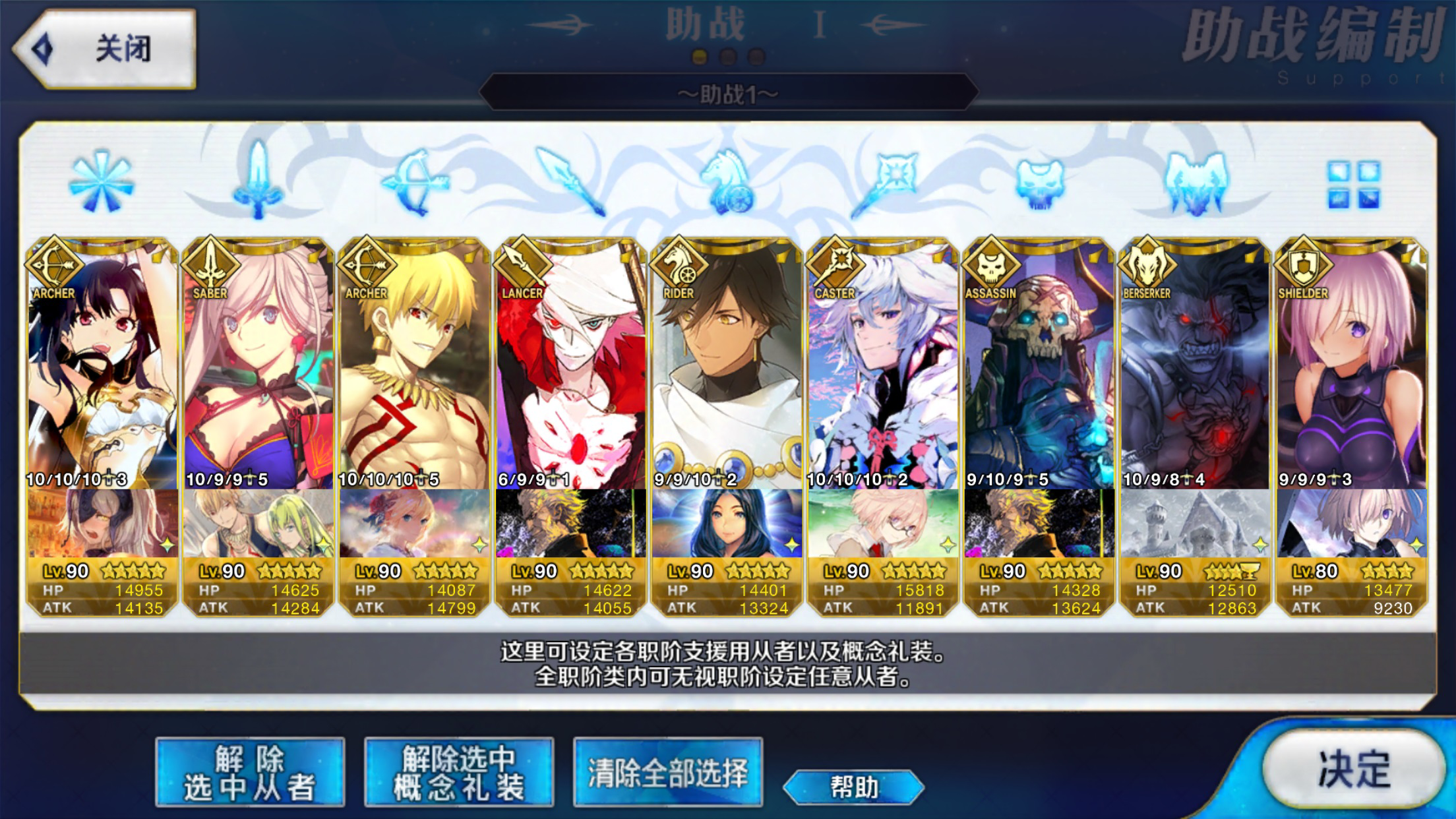Image resolution: width=1456 pixels, height=819 pixels.
Task: Choose the Shielder Mash card
Action: click(1351, 369)
